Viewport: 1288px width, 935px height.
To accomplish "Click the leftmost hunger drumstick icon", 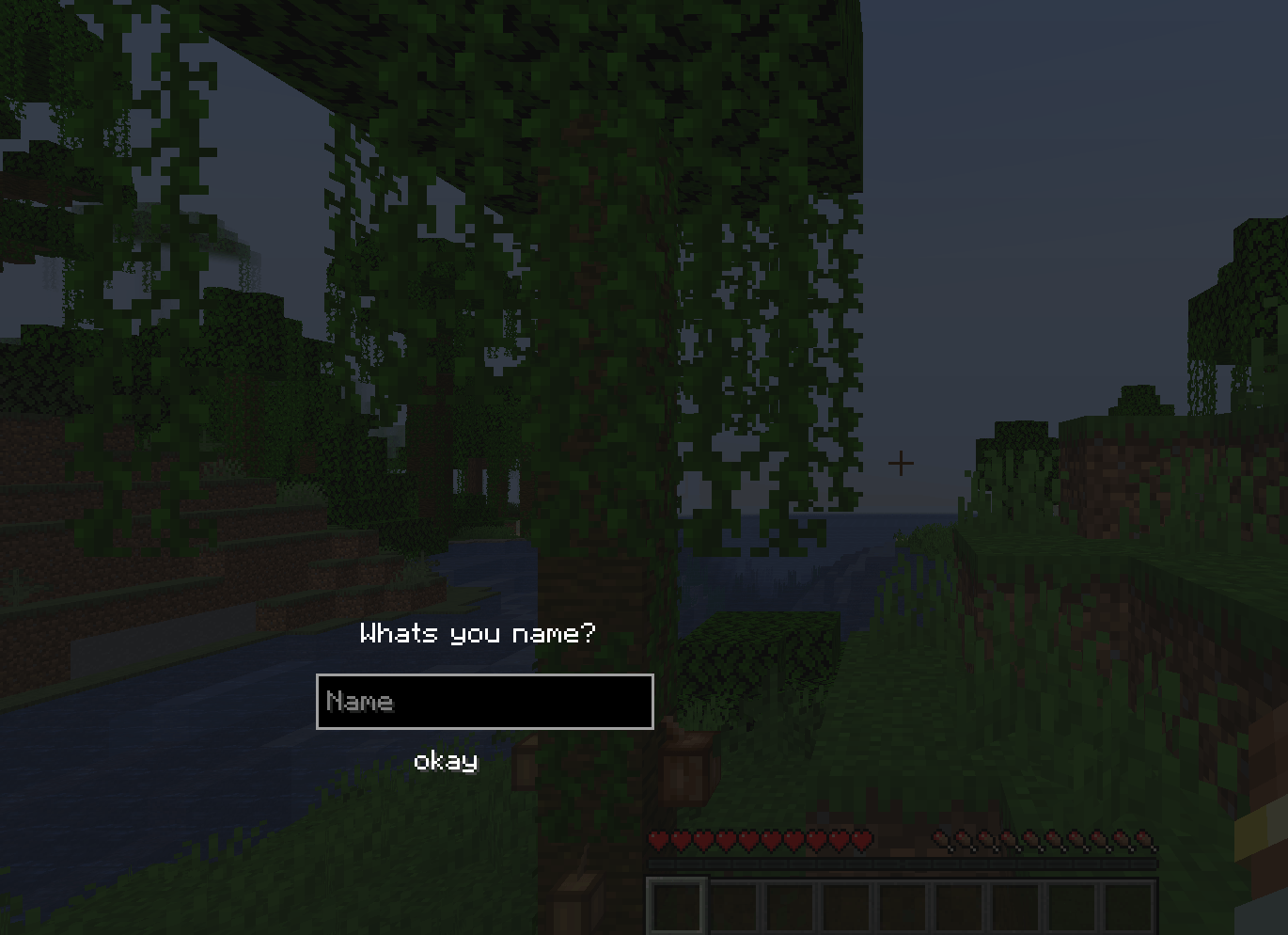I will [x=938, y=838].
